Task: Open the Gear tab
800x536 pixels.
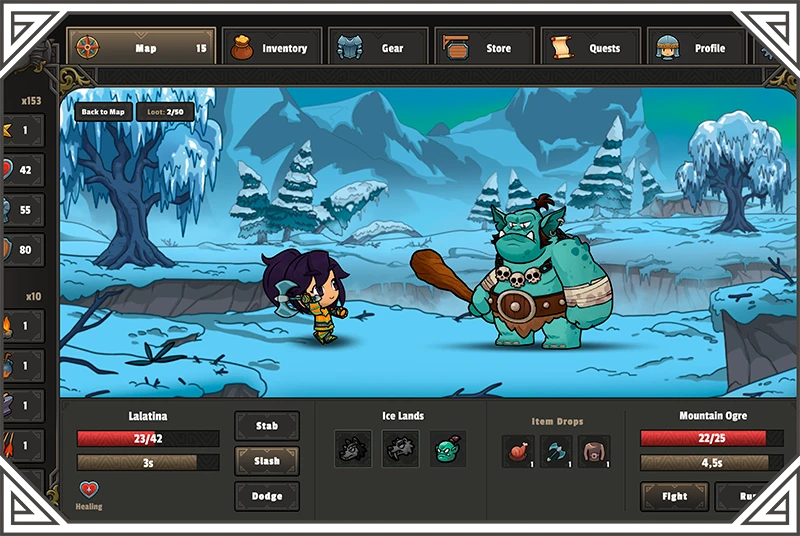Action: click(x=379, y=47)
